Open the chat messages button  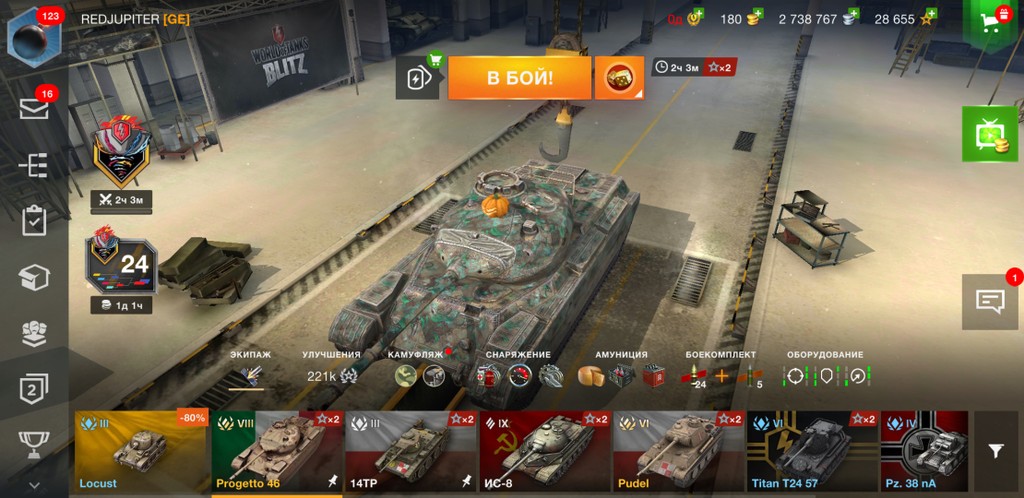click(990, 301)
